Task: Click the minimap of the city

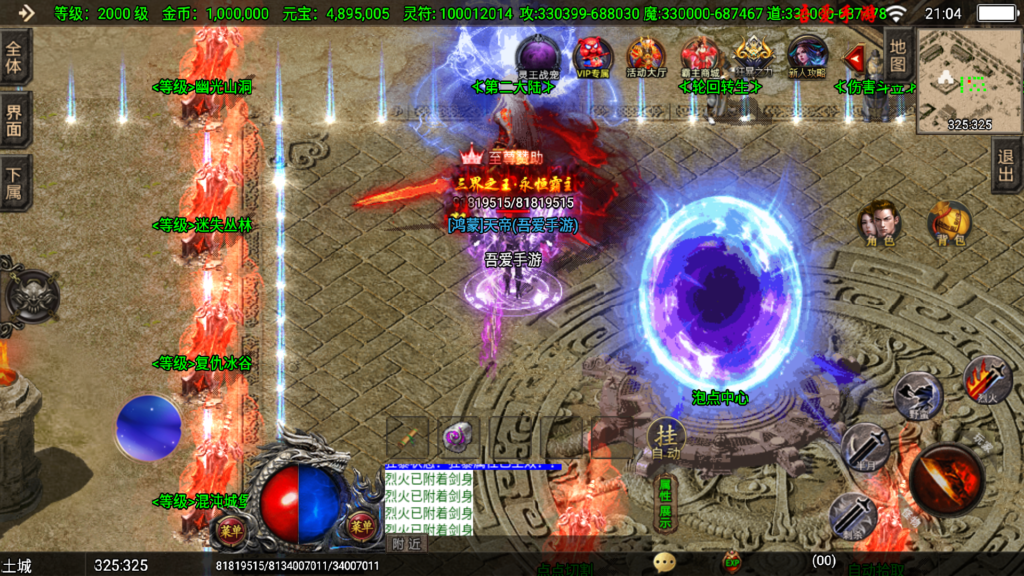Action: (968, 80)
